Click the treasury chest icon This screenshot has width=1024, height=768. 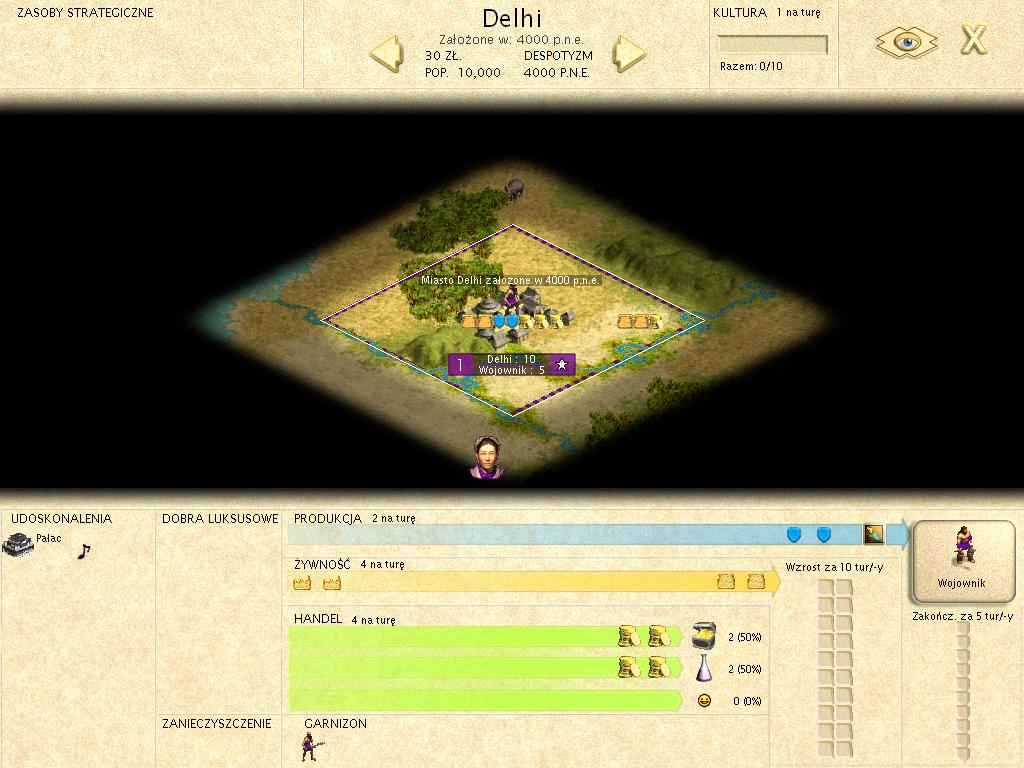click(704, 636)
